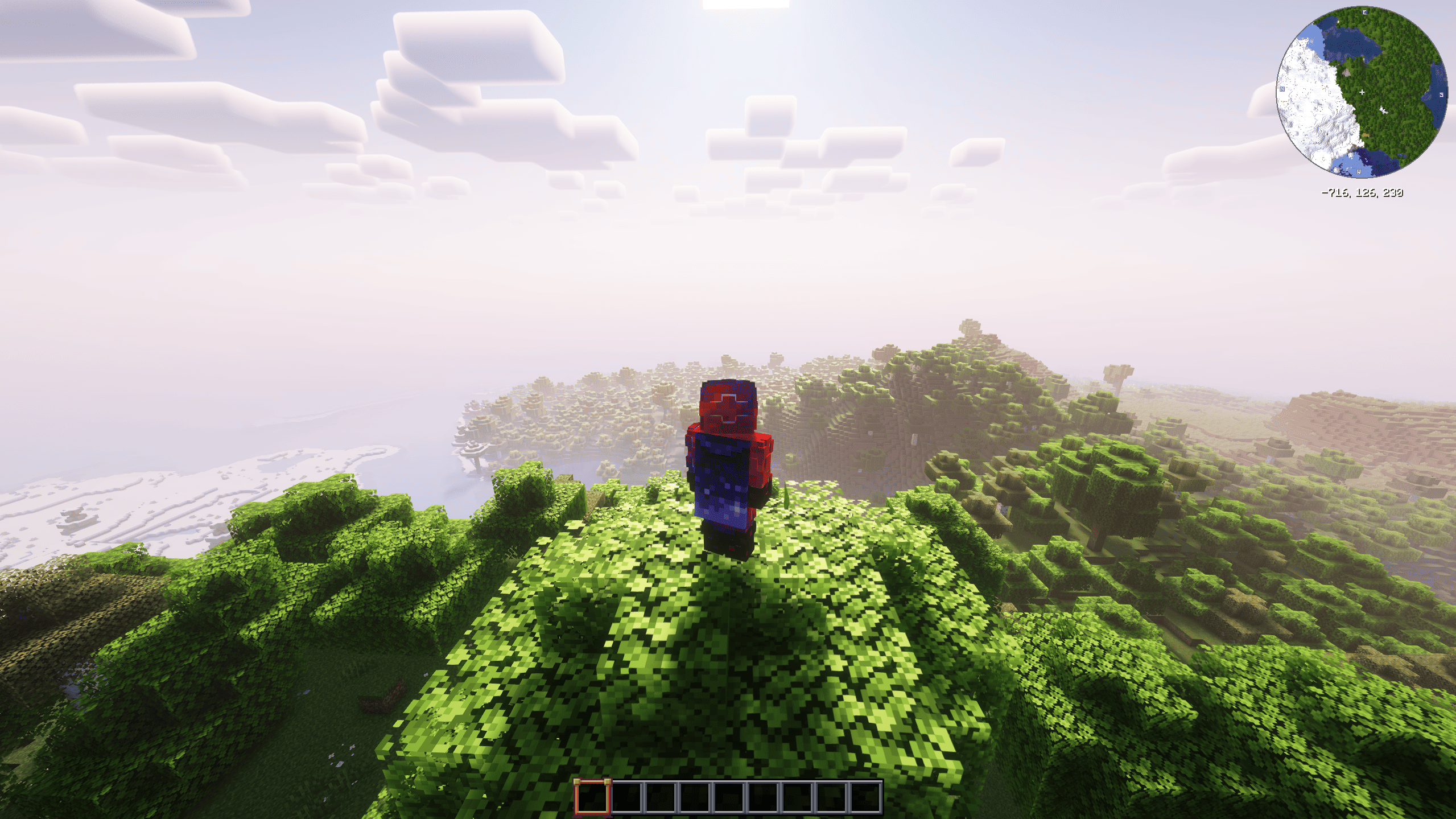Click the E marker on the minimap
The image size is (1456, 819).
1365,12
